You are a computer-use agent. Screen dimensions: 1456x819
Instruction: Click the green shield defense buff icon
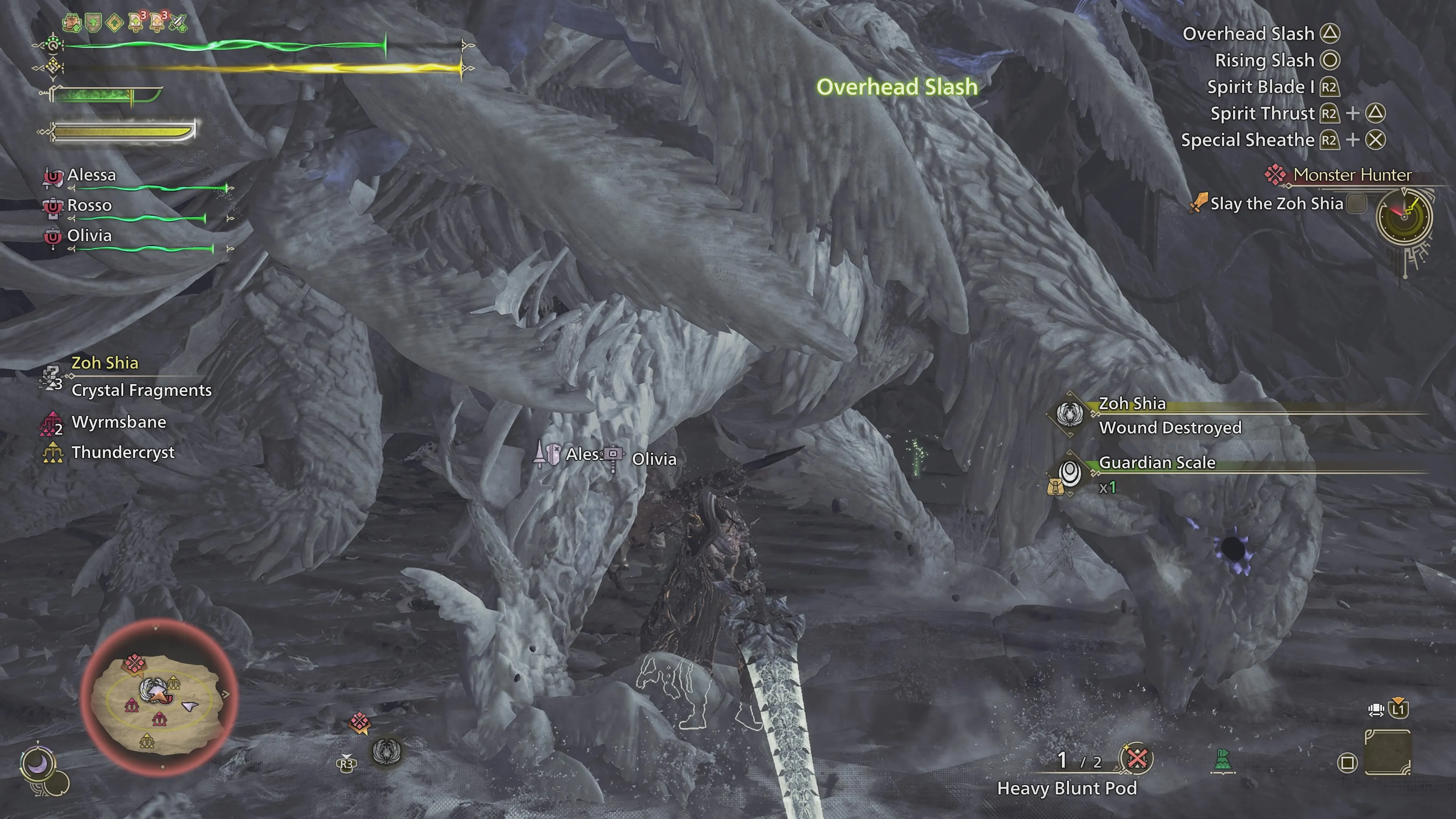click(x=93, y=23)
